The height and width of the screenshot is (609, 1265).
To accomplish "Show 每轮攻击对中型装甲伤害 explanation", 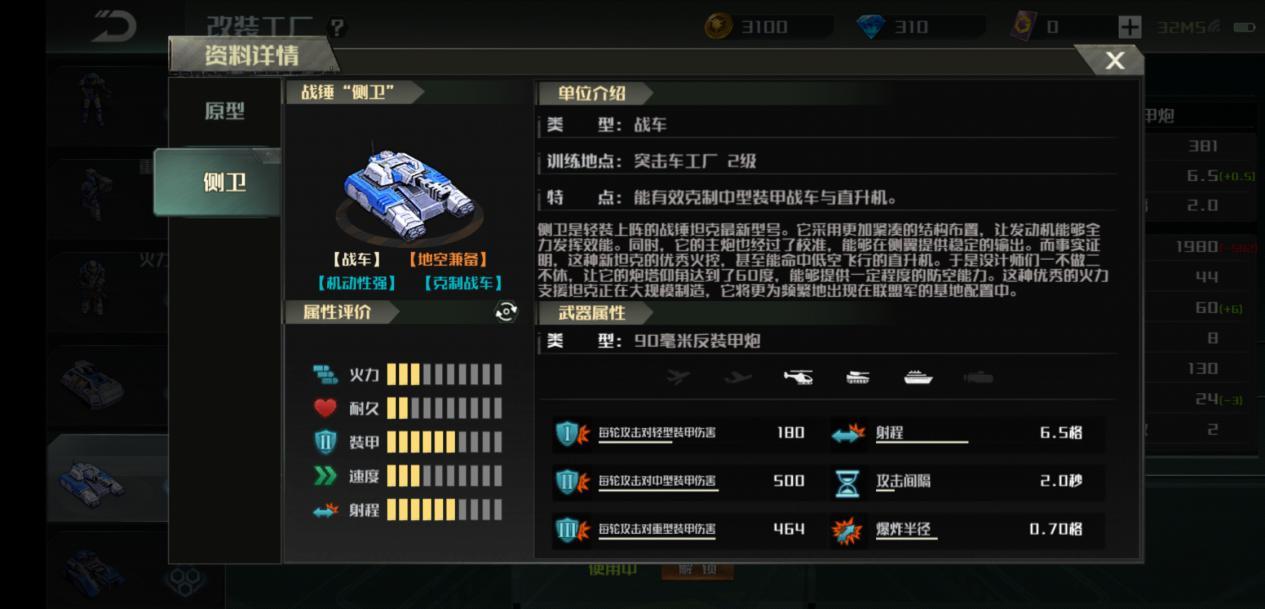I will coord(657,481).
